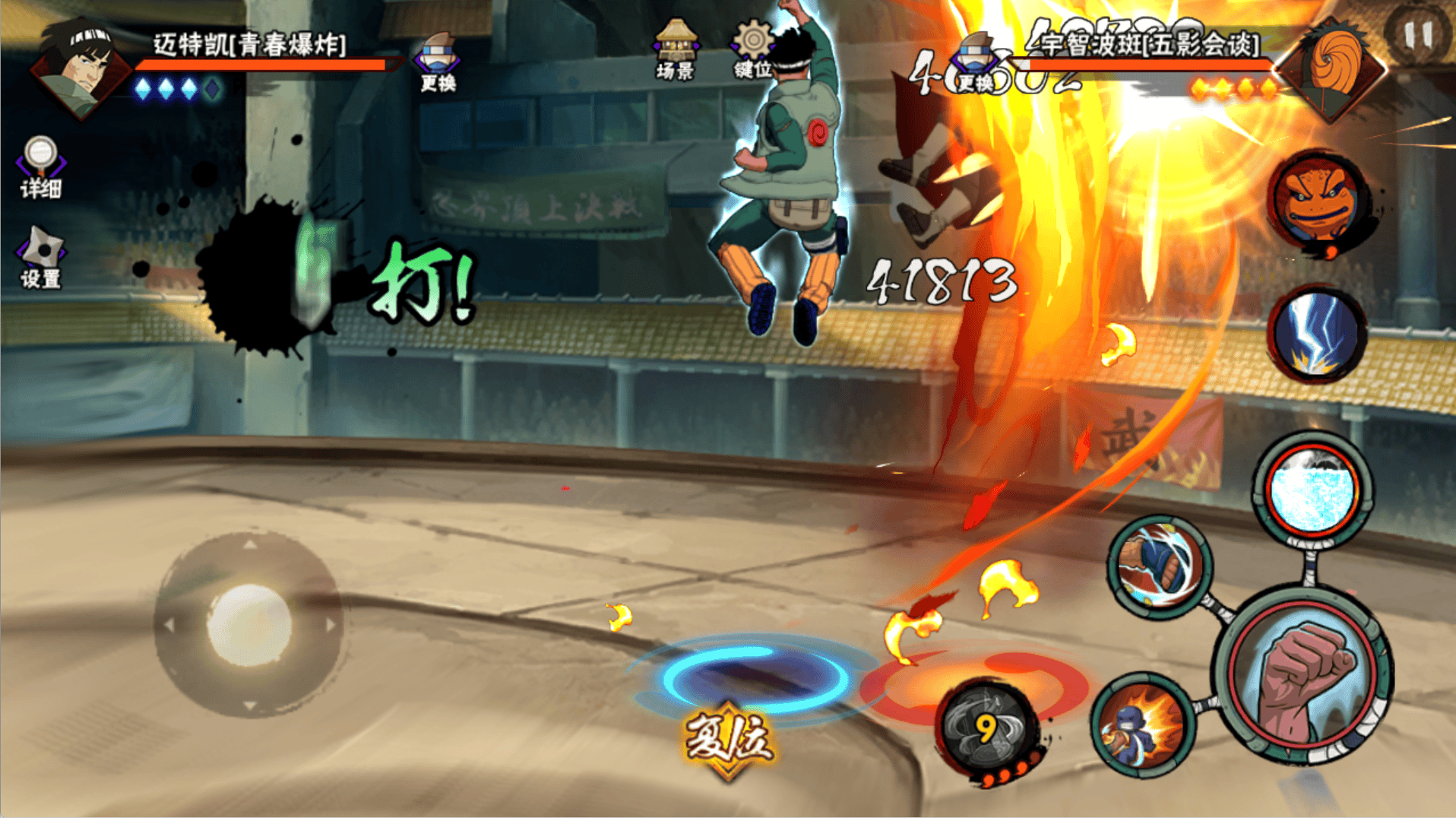
Task: Tap the virtual joystick knob
Action: (248, 623)
